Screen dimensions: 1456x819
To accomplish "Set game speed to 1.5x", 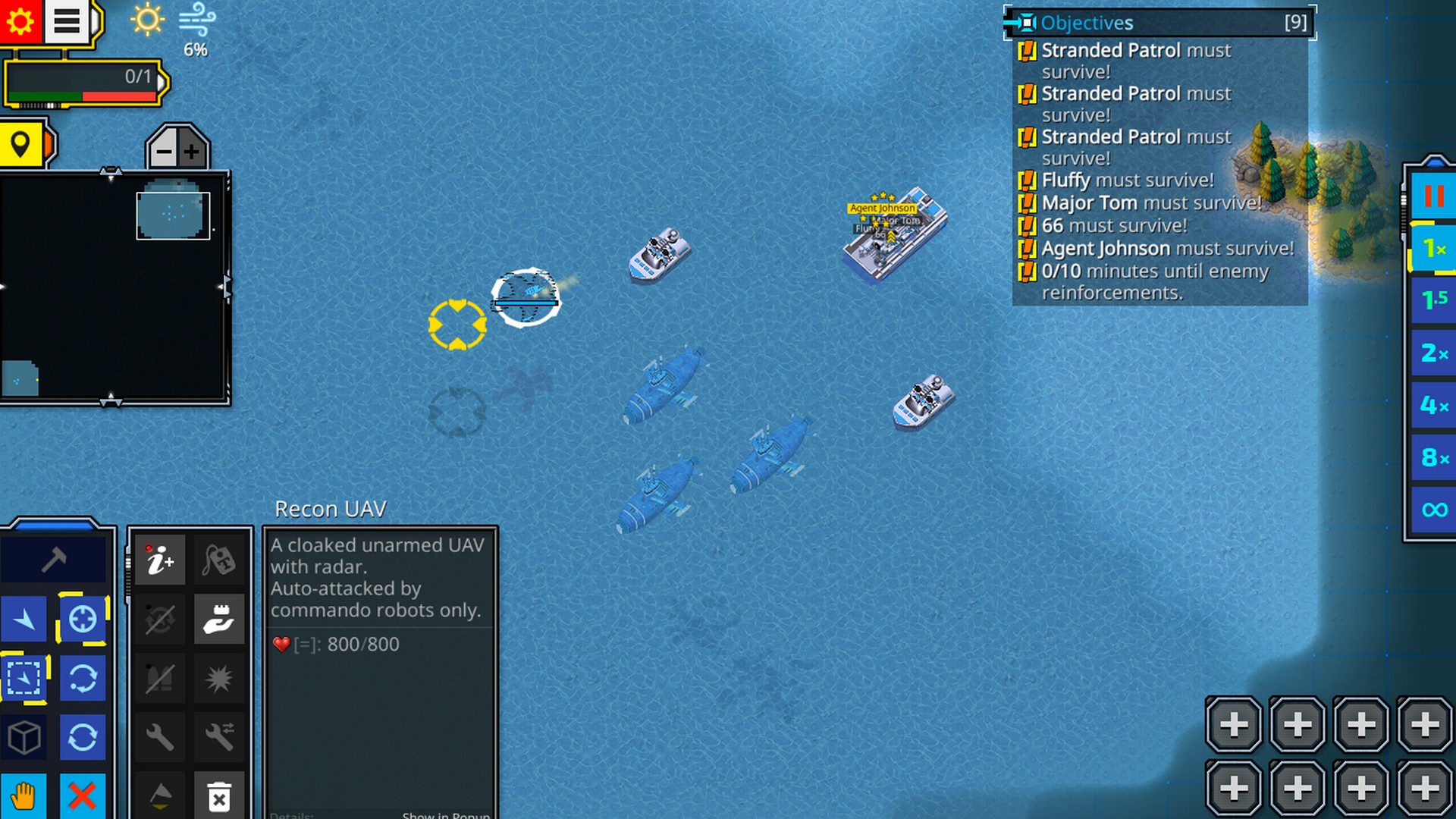I will click(x=1433, y=300).
